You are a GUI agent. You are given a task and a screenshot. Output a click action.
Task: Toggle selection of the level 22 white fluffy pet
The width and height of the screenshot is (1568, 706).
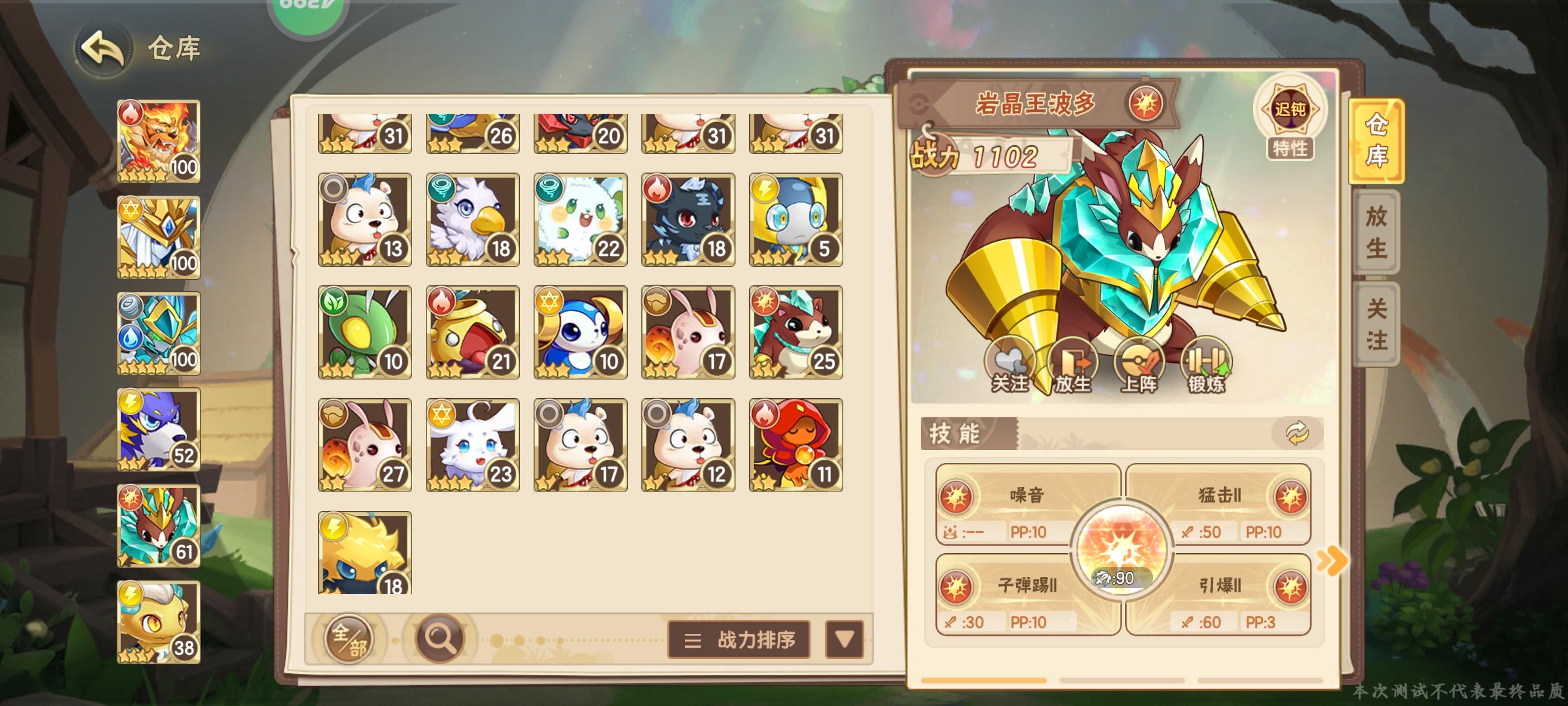[579, 219]
